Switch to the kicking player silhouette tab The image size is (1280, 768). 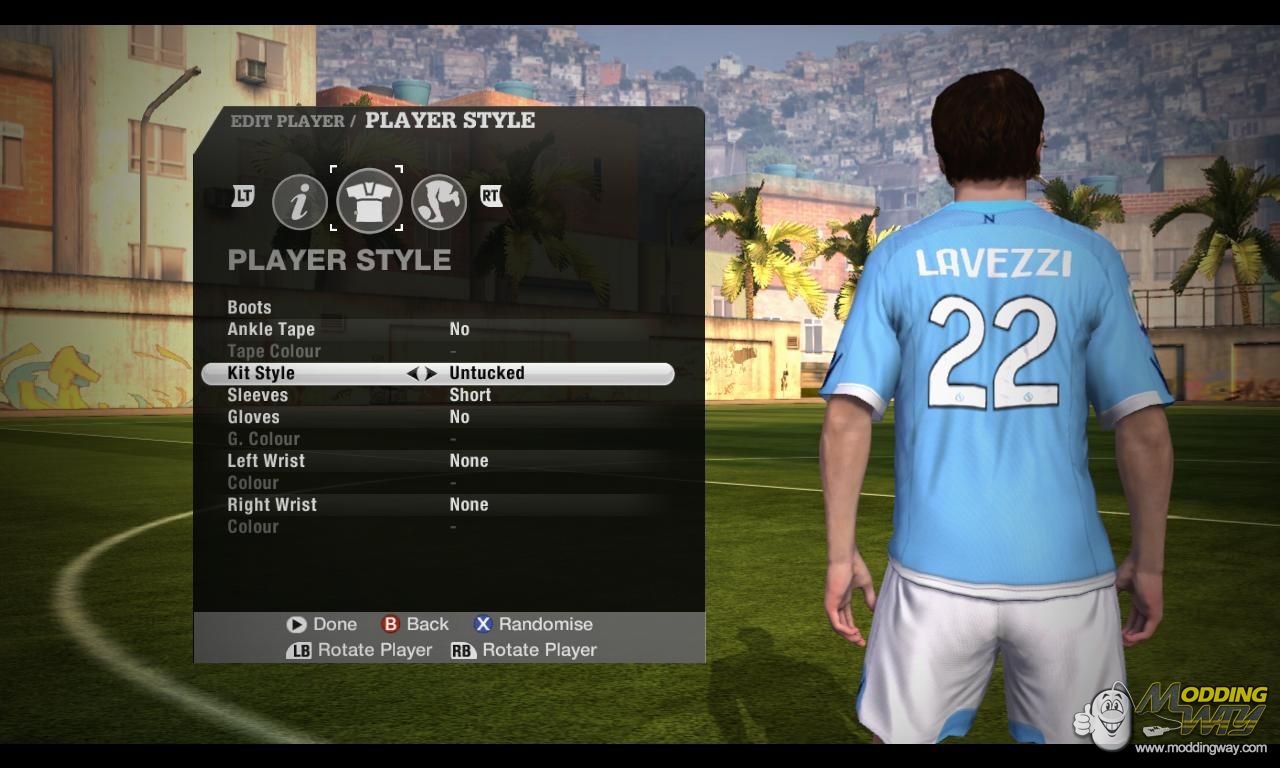tap(439, 202)
